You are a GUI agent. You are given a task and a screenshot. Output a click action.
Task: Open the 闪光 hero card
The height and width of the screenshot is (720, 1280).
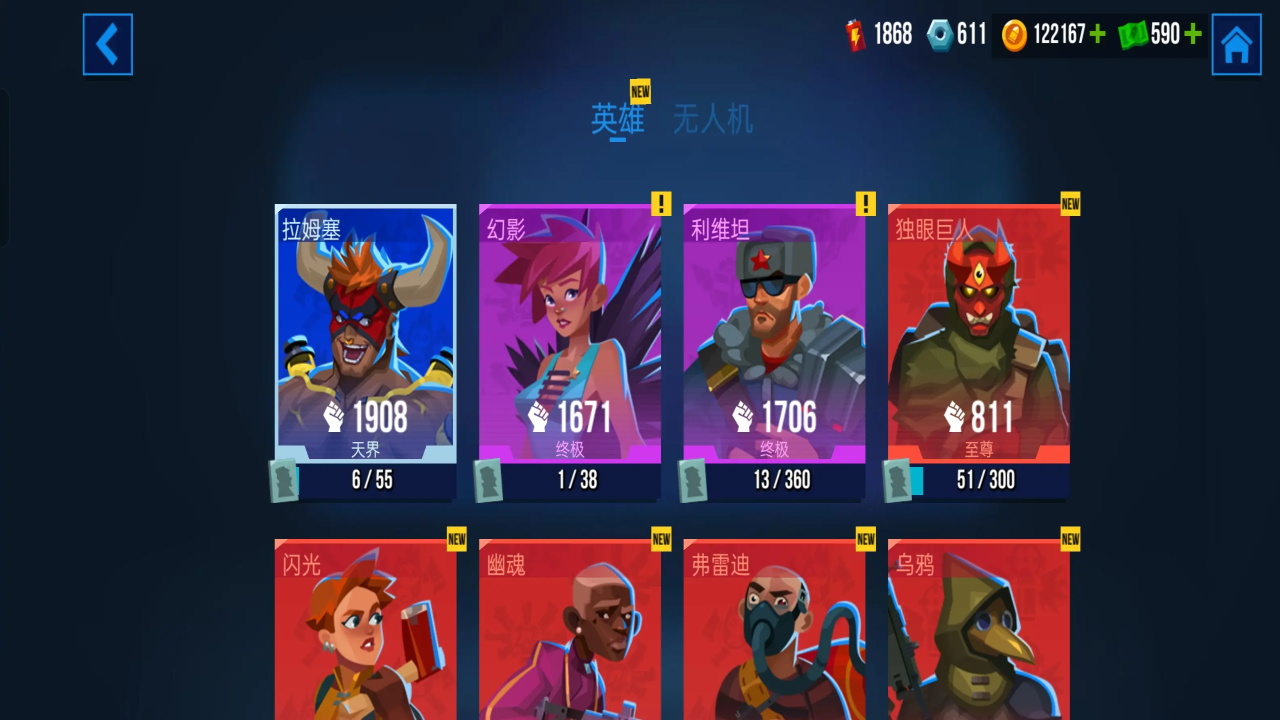coord(366,630)
